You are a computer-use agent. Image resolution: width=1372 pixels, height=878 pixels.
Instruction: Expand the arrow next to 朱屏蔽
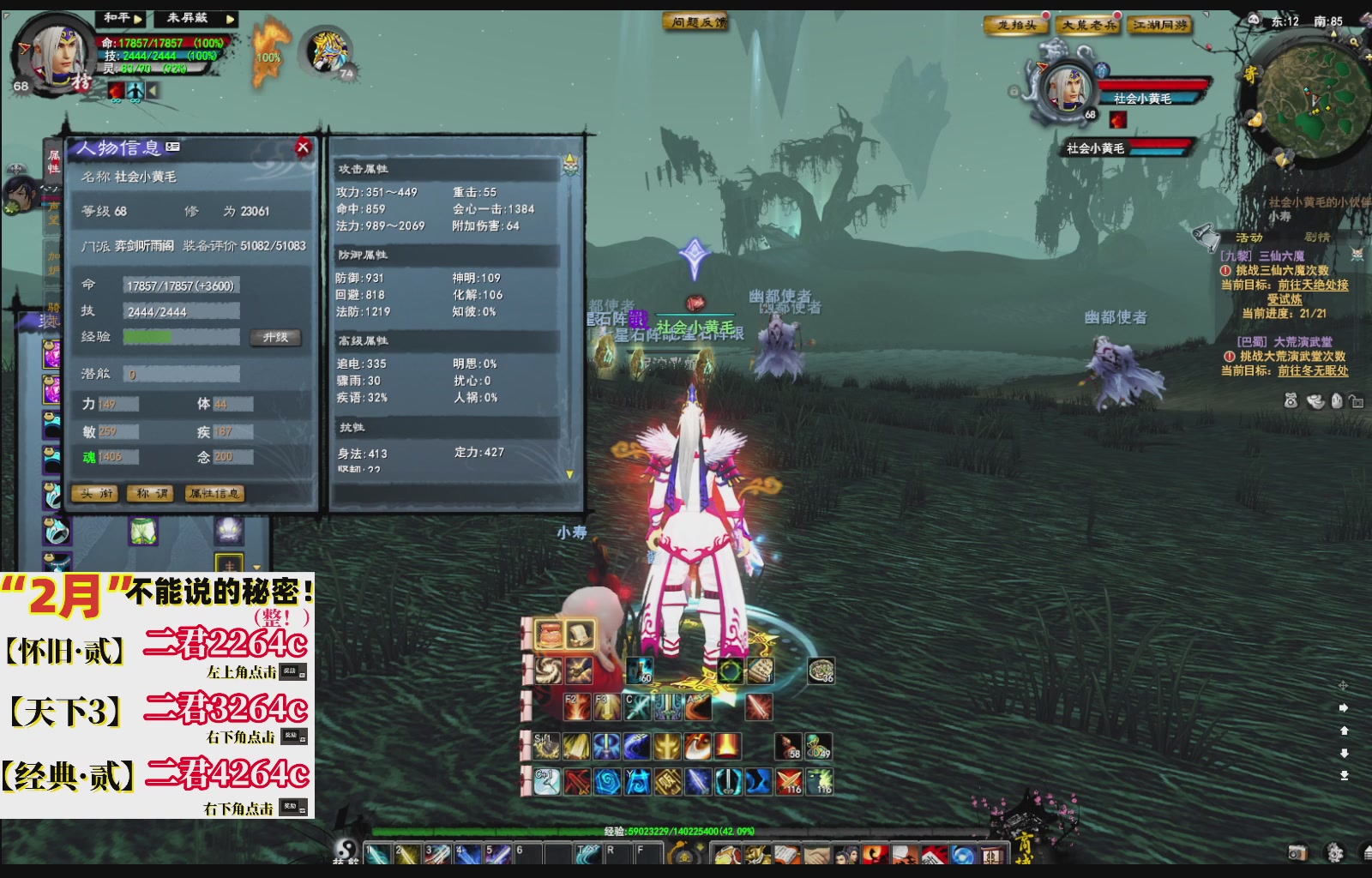pos(230,19)
